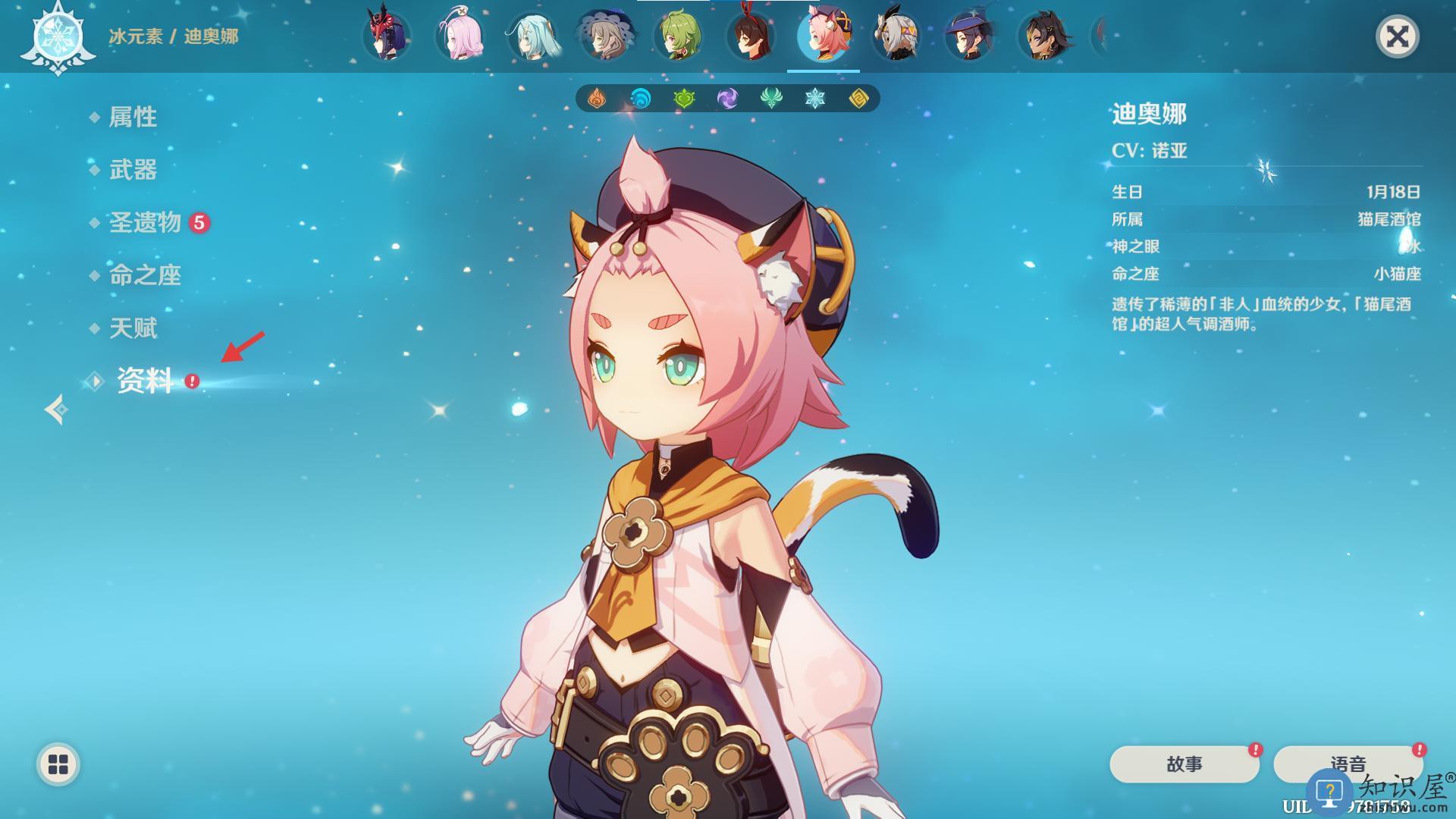The width and height of the screenshot is (1456, 819).
Task: Open the 故事 story button
Action: click(1184, 764)
